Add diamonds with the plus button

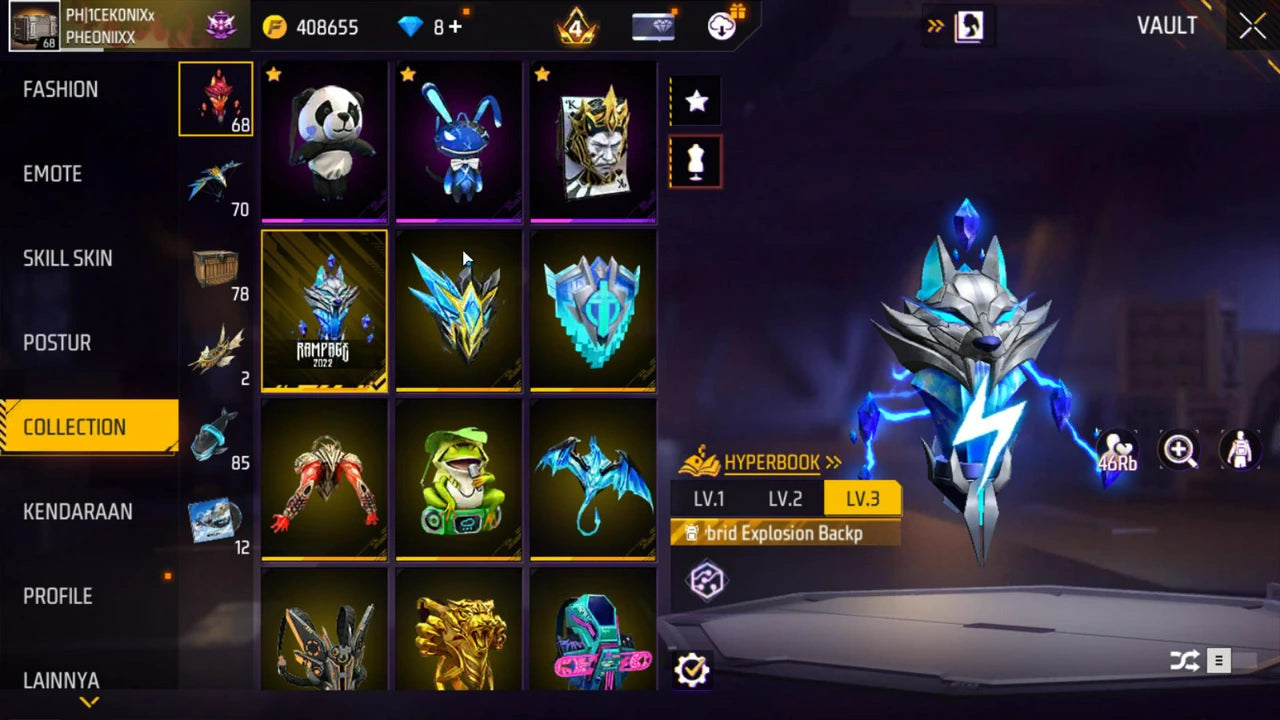(x=456, y=27)
